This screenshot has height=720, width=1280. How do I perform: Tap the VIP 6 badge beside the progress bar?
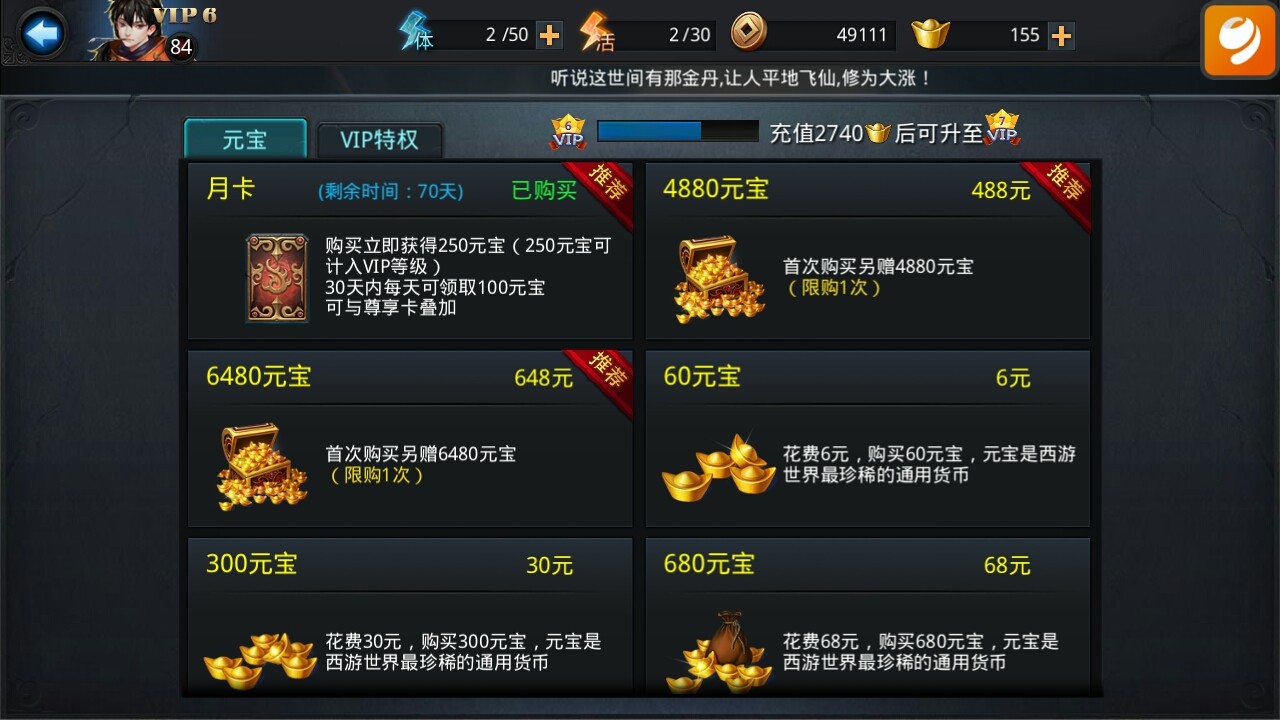coord(566,131)
